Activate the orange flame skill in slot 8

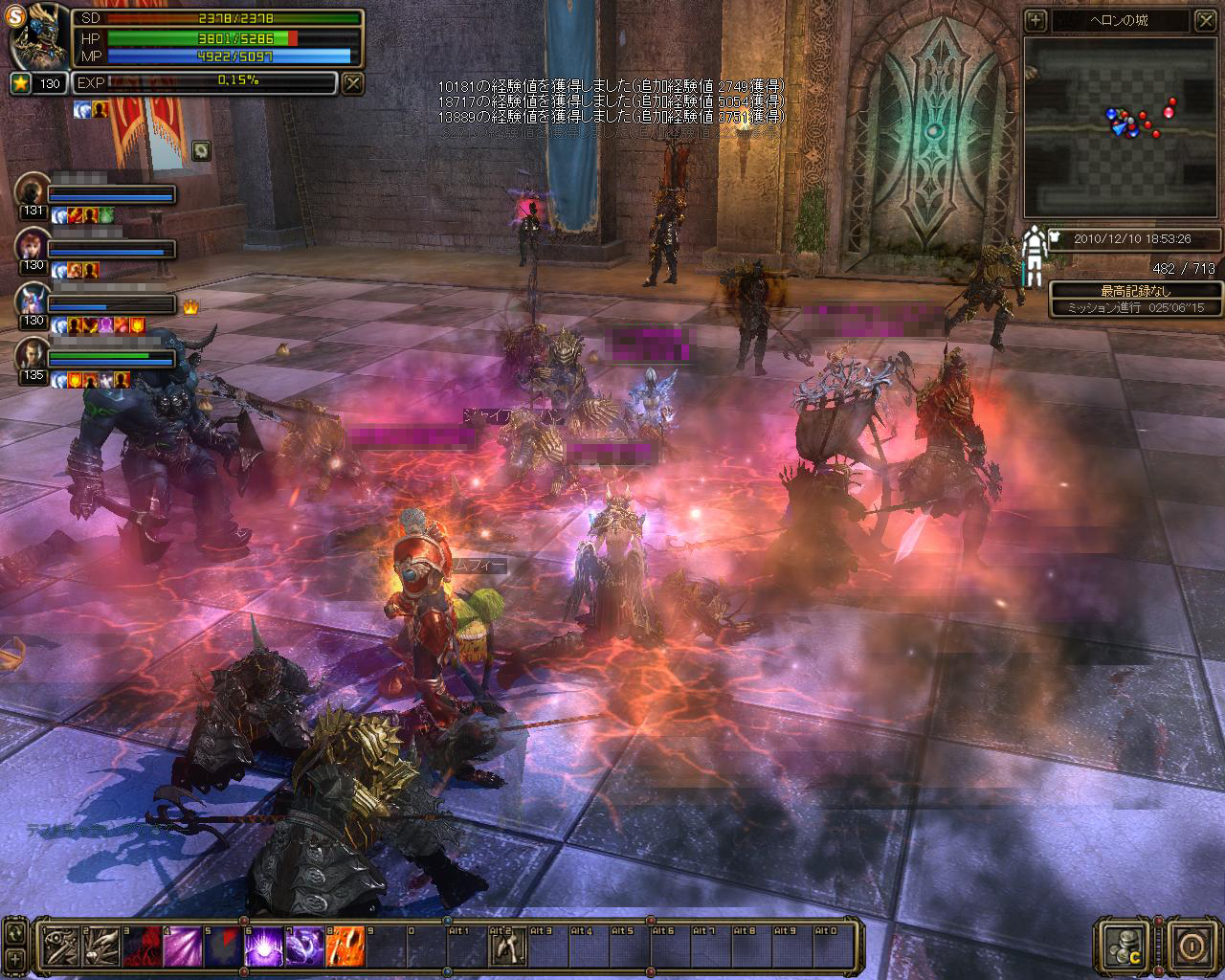pos(345,947)
